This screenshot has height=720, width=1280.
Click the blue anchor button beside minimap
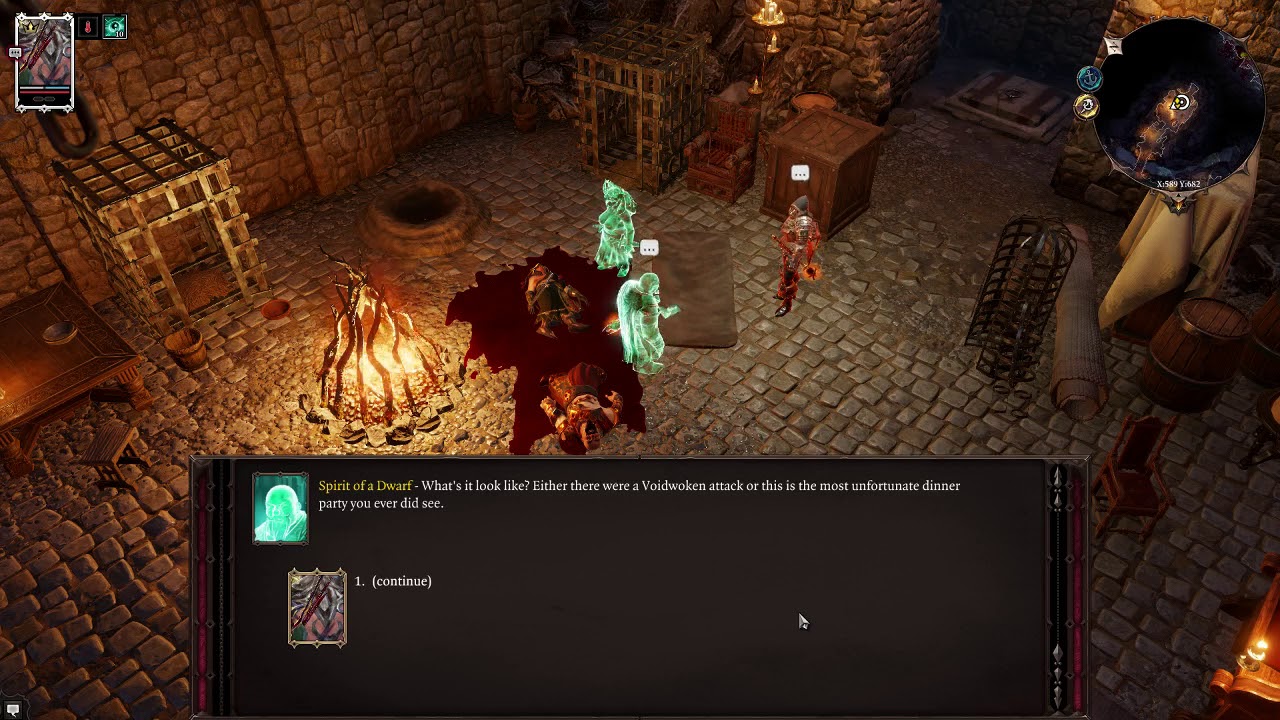point(1089,78)
